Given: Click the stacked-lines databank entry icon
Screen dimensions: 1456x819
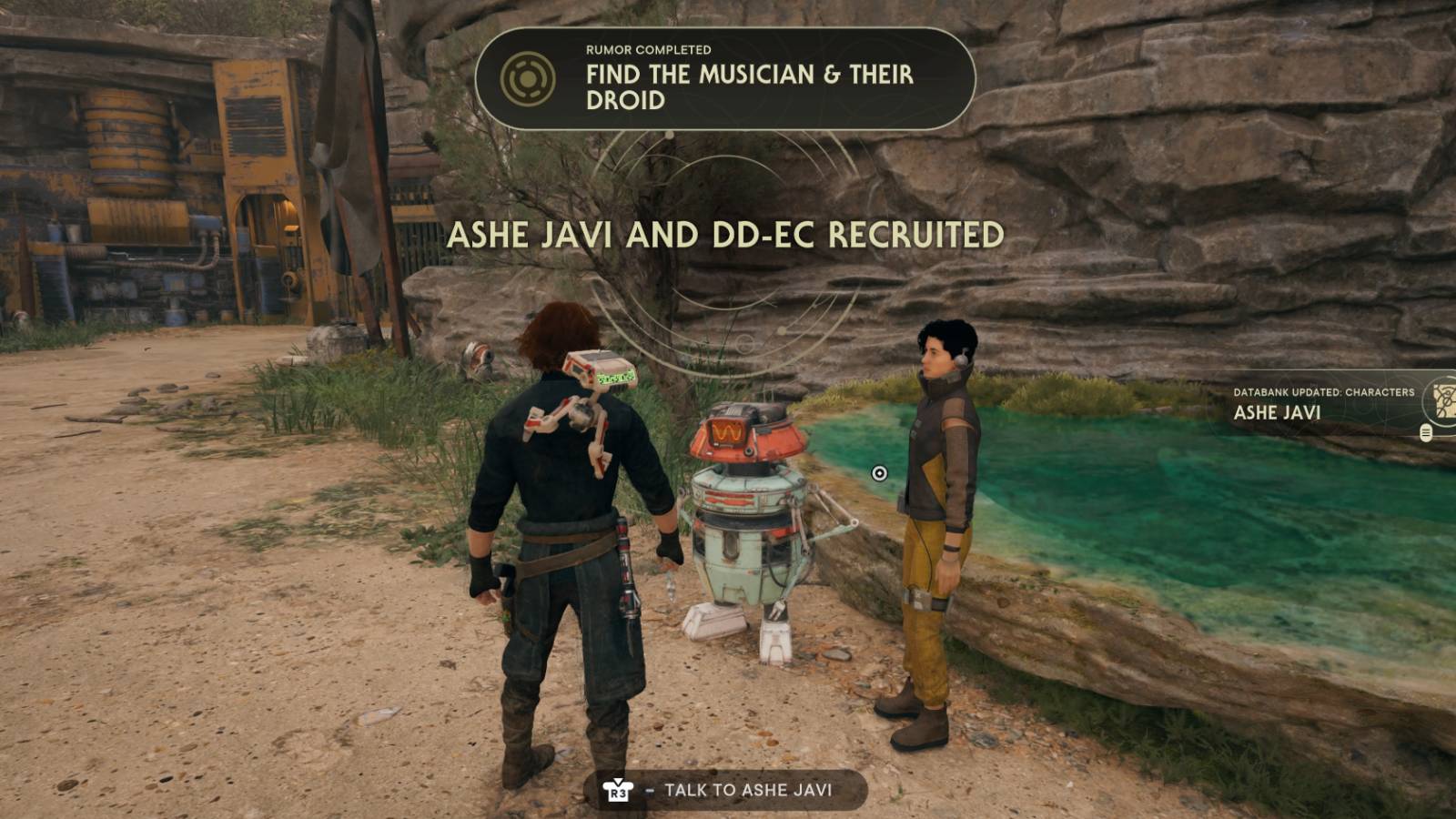Looking at the screenshot, I should [1426, 433].
